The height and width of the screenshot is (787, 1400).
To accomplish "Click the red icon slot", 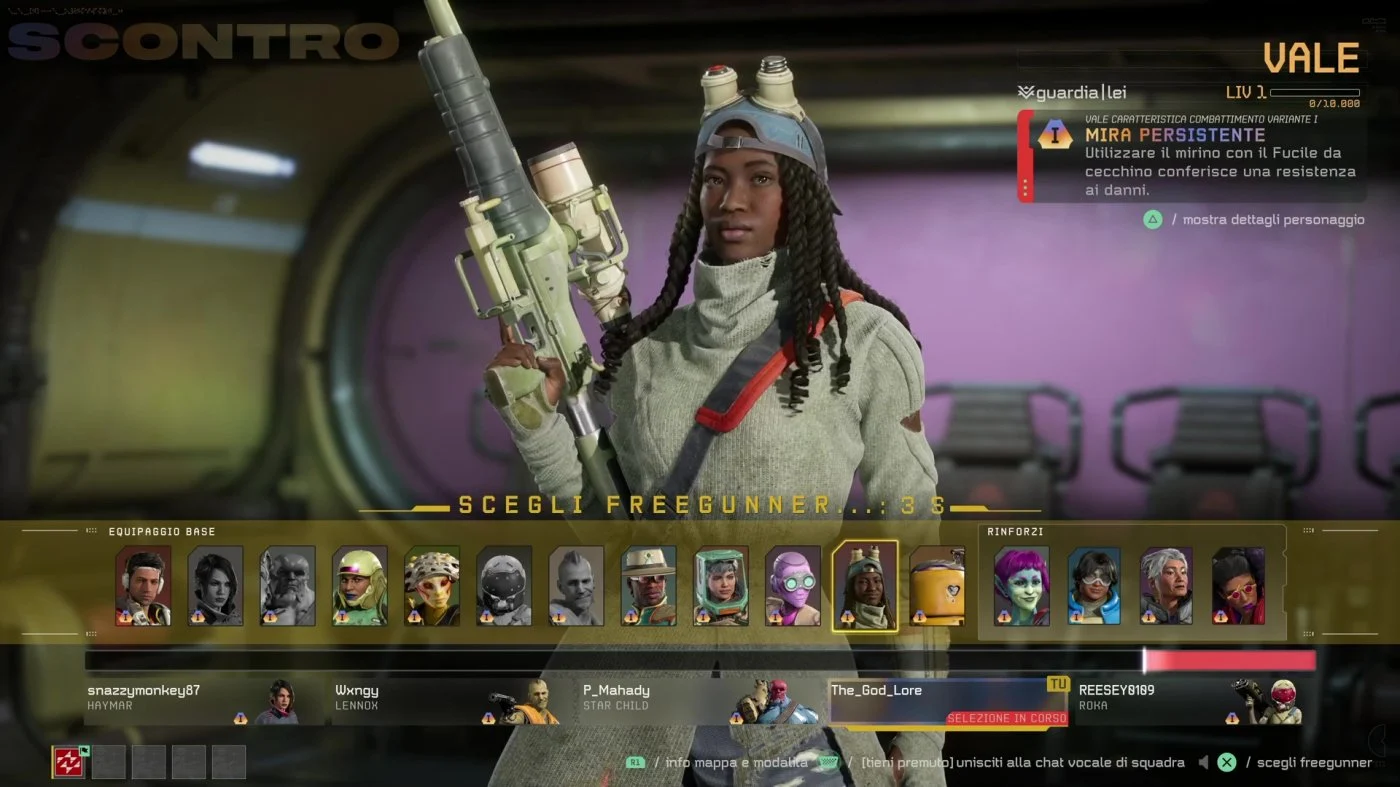I will point(68,762).
